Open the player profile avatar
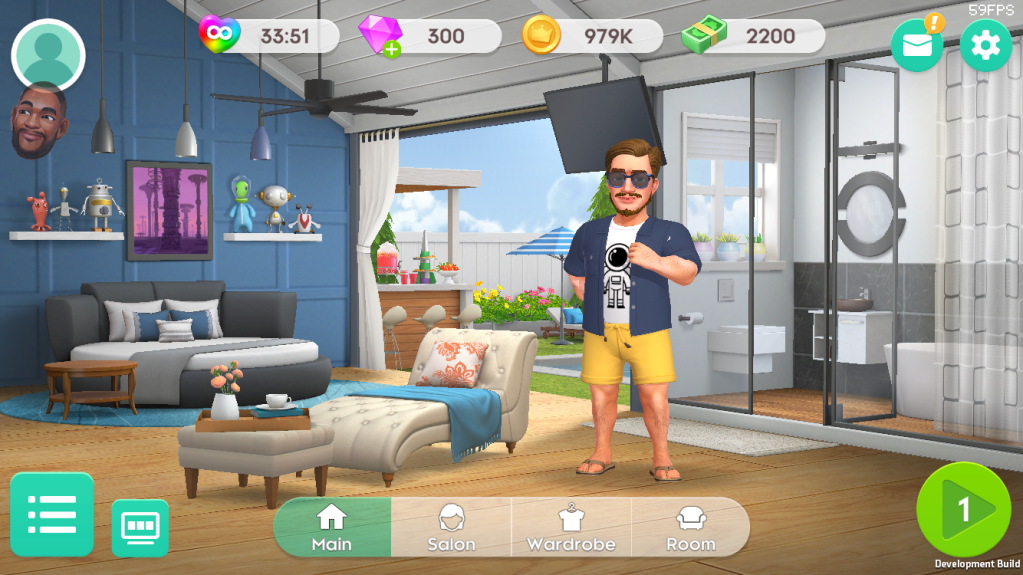Viewport: 1023px width, 575px height. (x=48, y=55)
